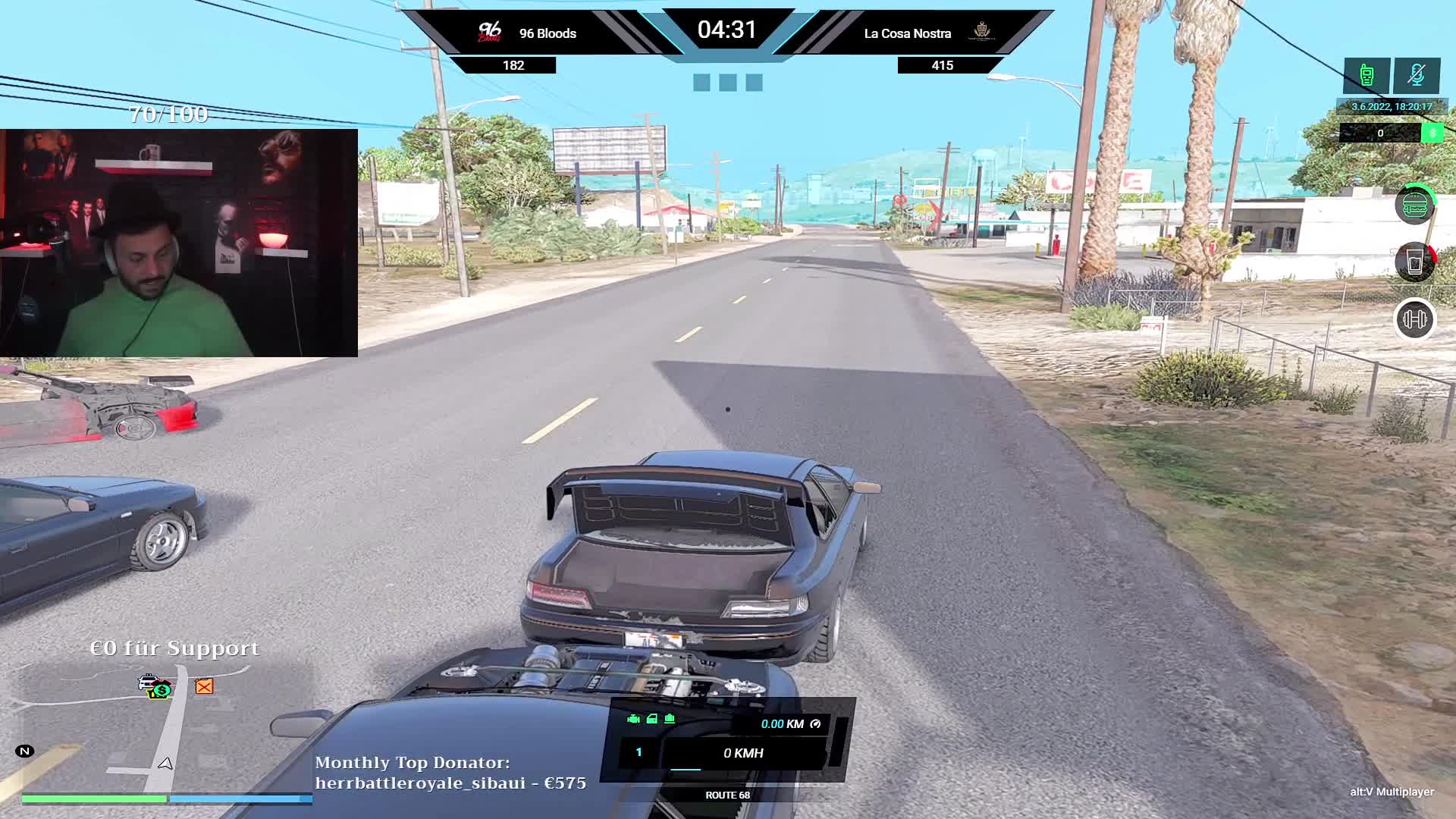The height and width of the screenshot is (819, 1456).
Task: Click the north compass marker on minimap
Action: point(24,752)
